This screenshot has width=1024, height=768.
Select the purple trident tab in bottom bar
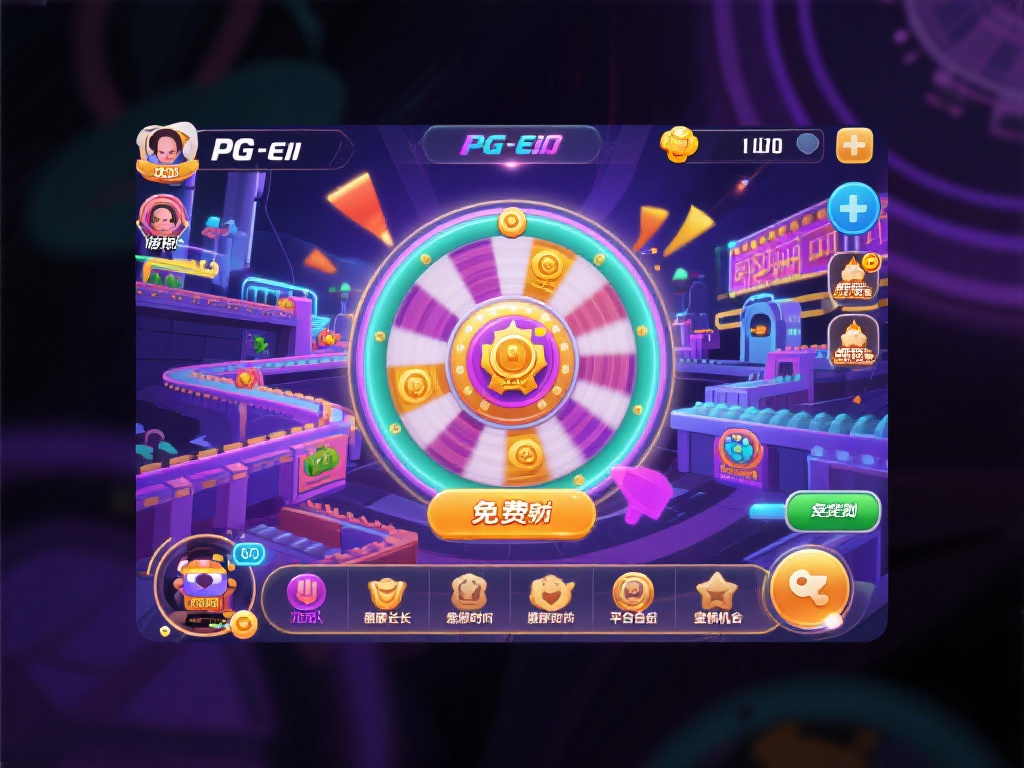[x=307, y=596]
